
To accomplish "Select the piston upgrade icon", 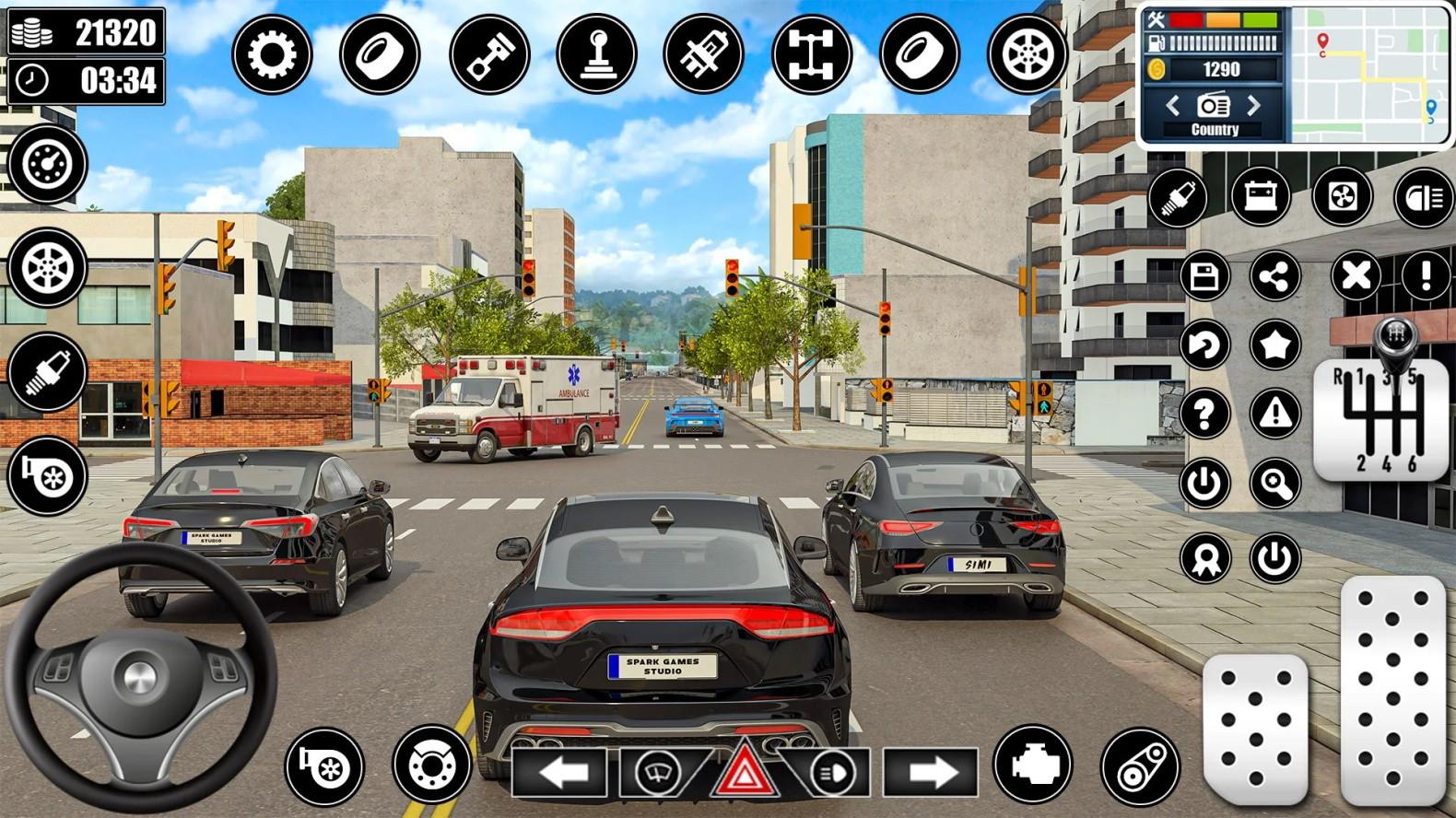I will point(489,54).
